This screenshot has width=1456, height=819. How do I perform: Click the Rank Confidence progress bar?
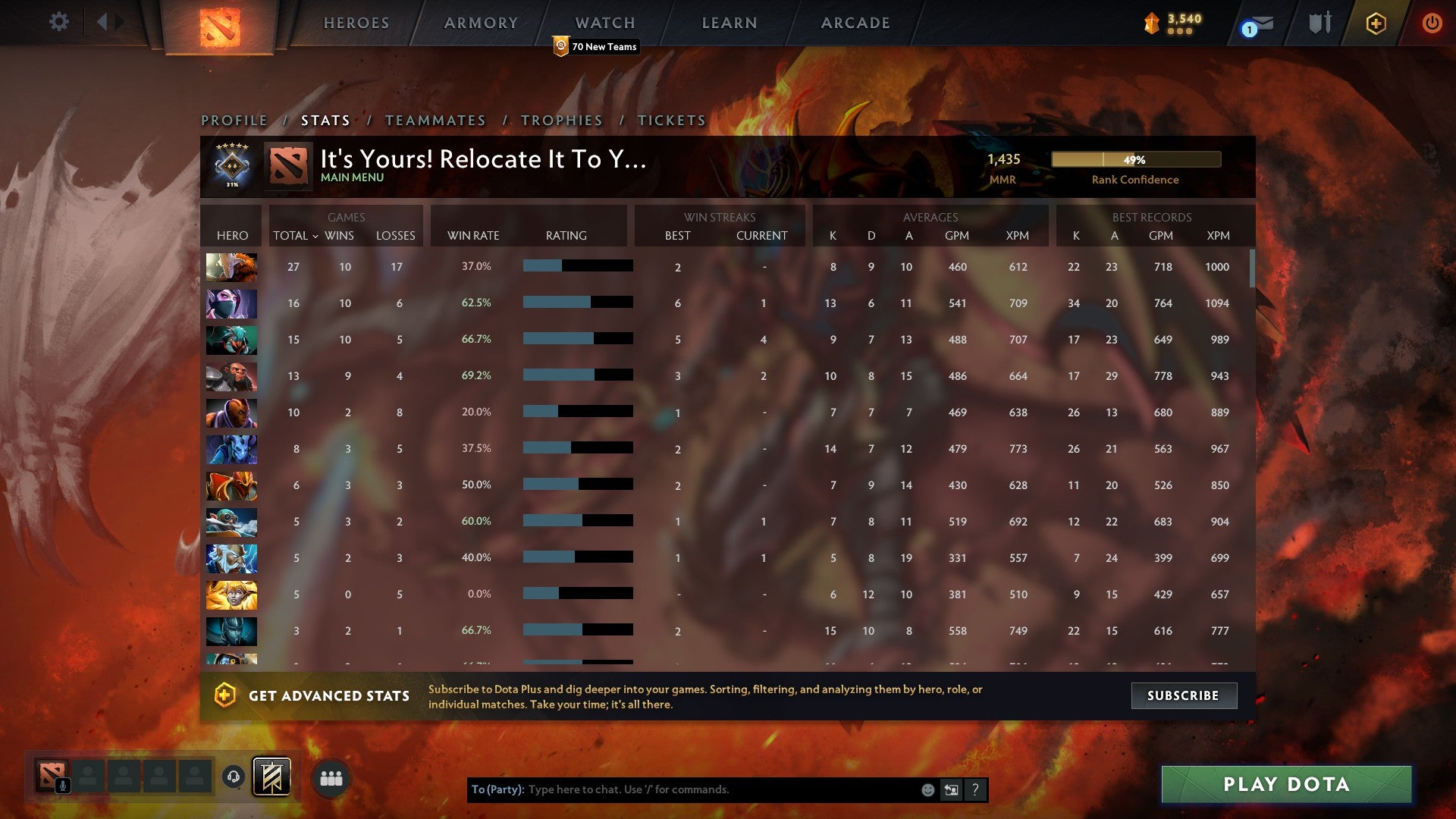(x=1135, y=160)
